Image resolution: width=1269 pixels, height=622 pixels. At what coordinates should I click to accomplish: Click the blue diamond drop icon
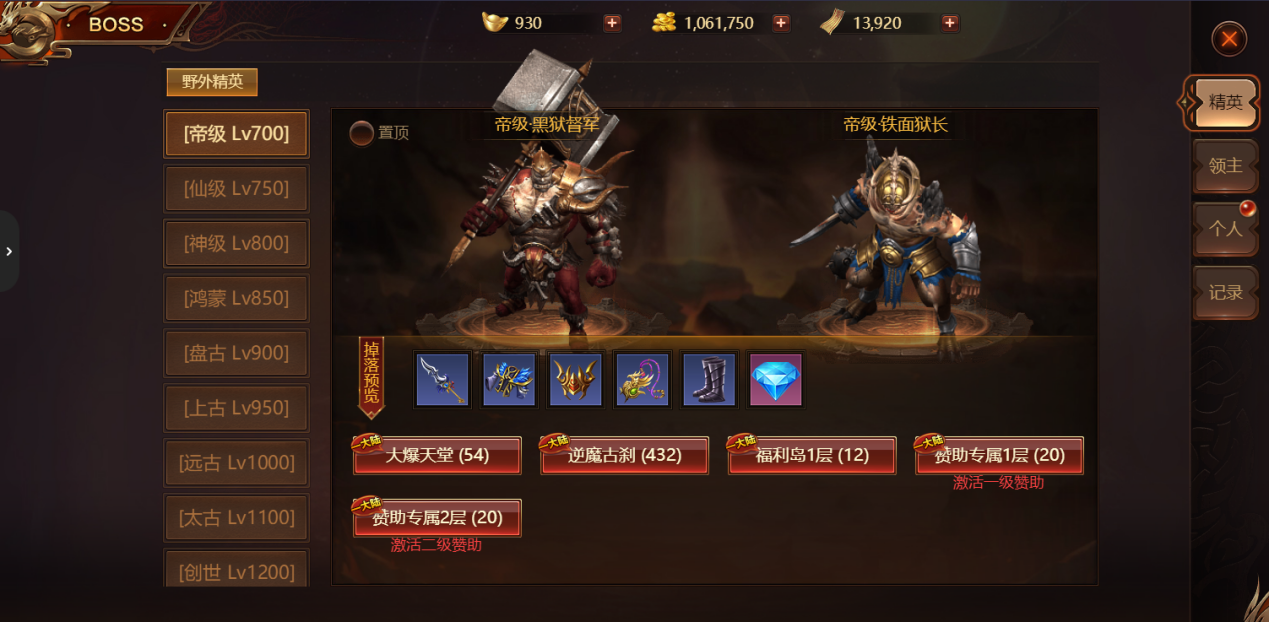(775, 380)
